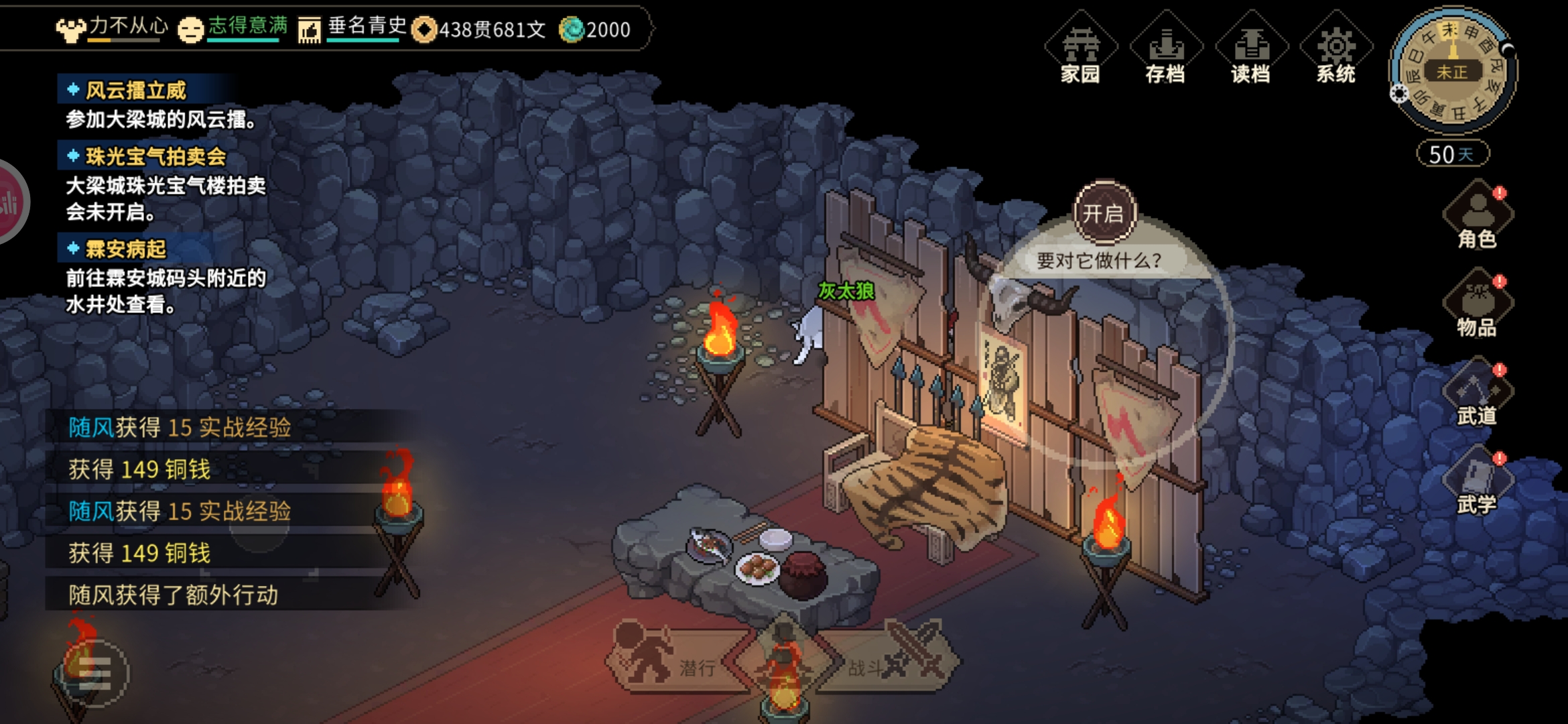1568x724 pixels.
Task: Click the time-of-day compass dial
Action: 1453,70
